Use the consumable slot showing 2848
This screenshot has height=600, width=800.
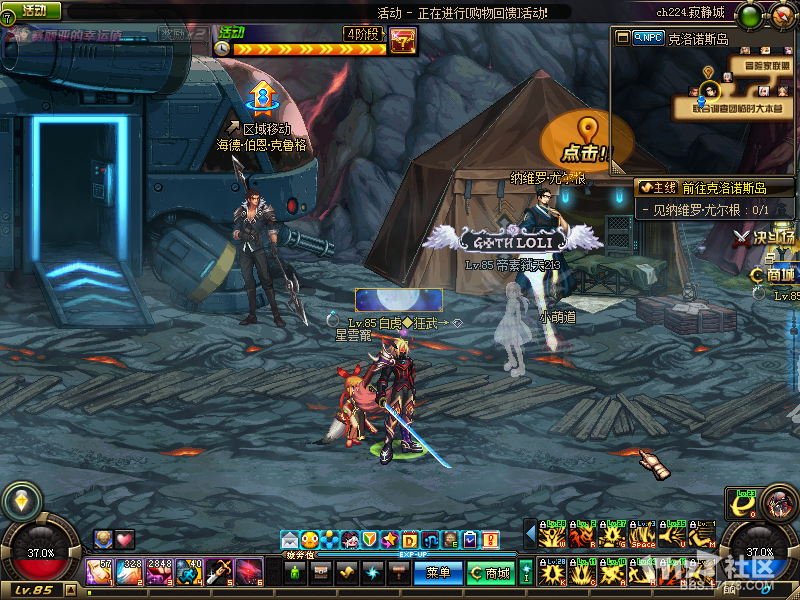click(159, 572)
